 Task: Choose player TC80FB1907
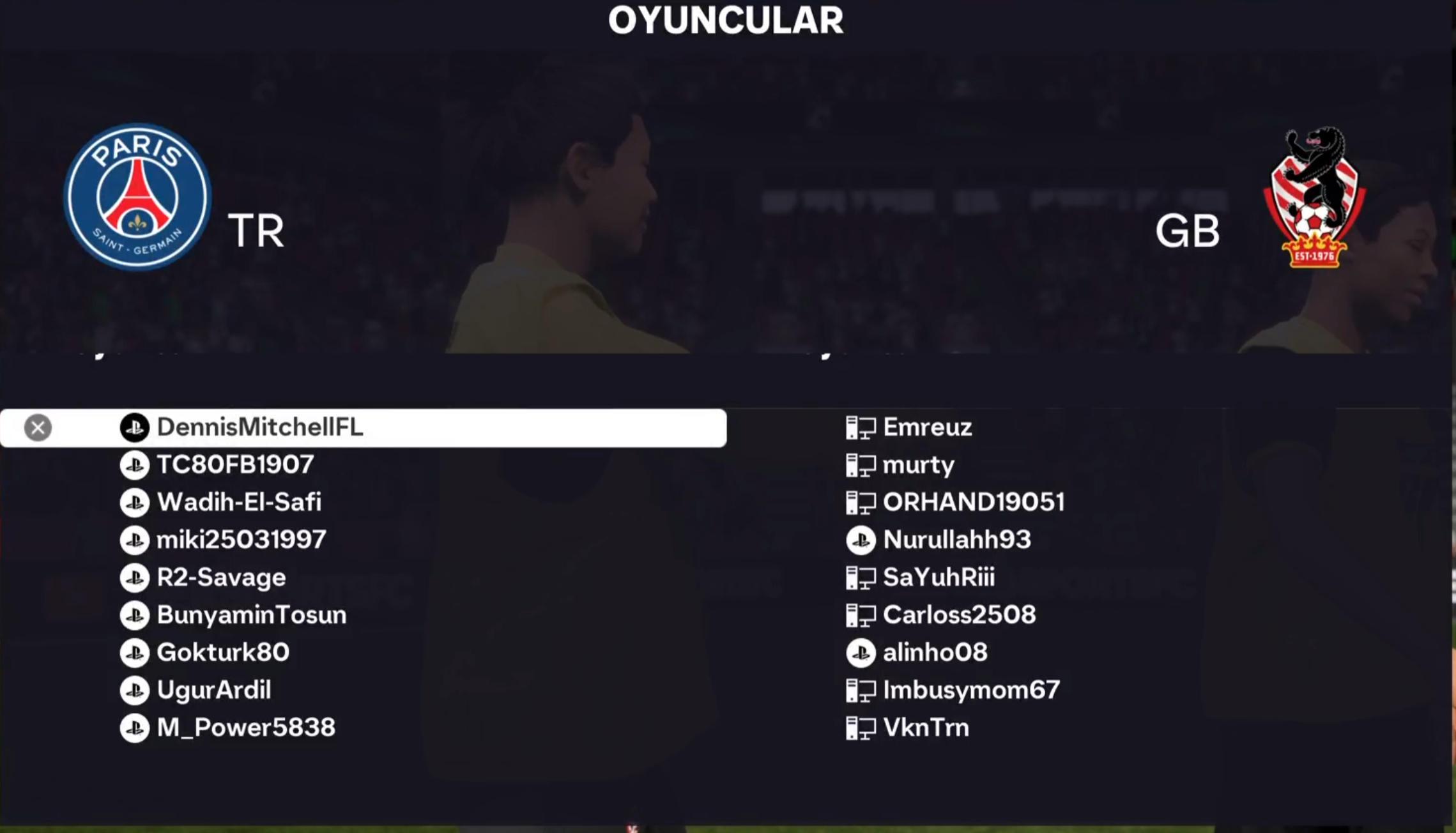(234, 465)
